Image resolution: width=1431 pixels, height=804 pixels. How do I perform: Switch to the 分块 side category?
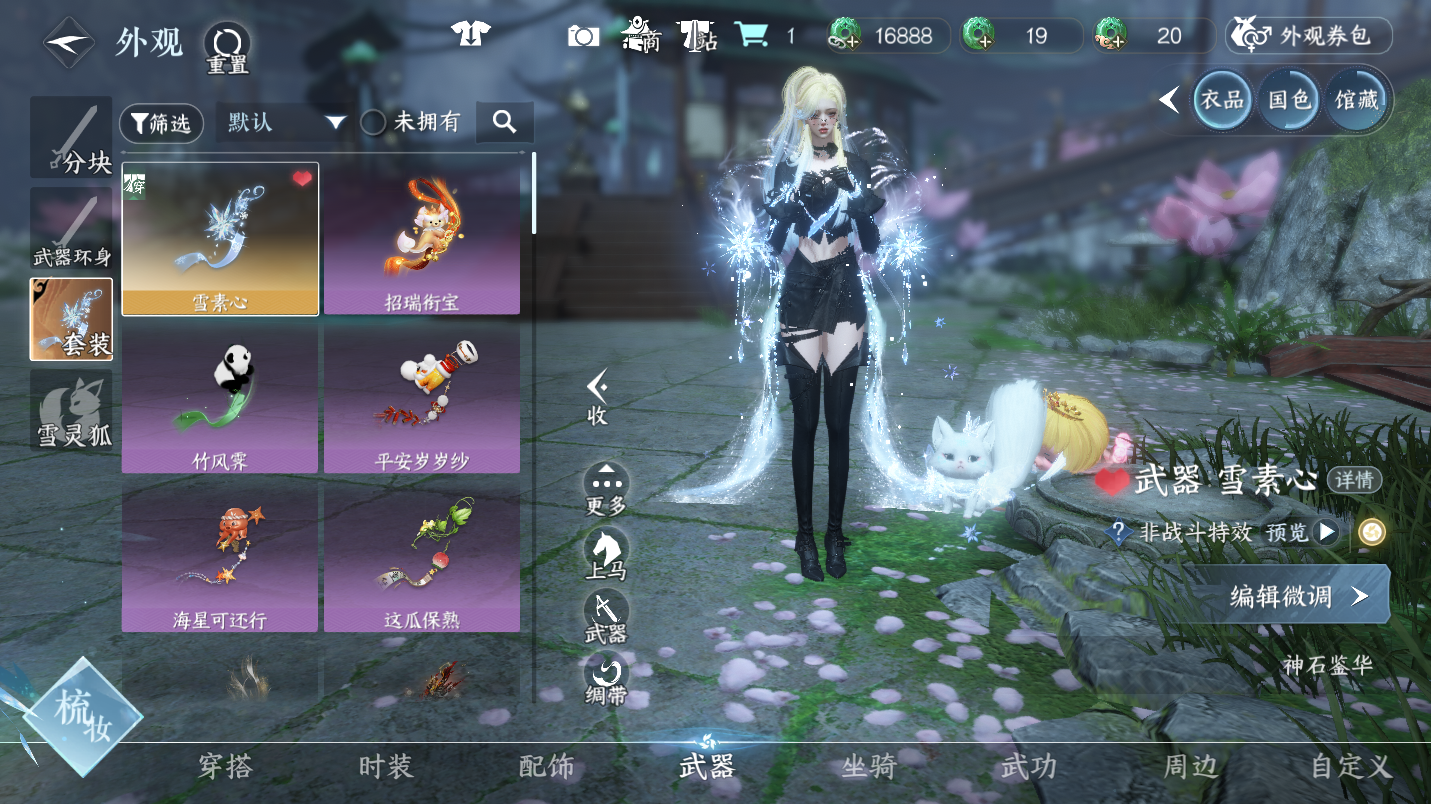click(71, 138)
